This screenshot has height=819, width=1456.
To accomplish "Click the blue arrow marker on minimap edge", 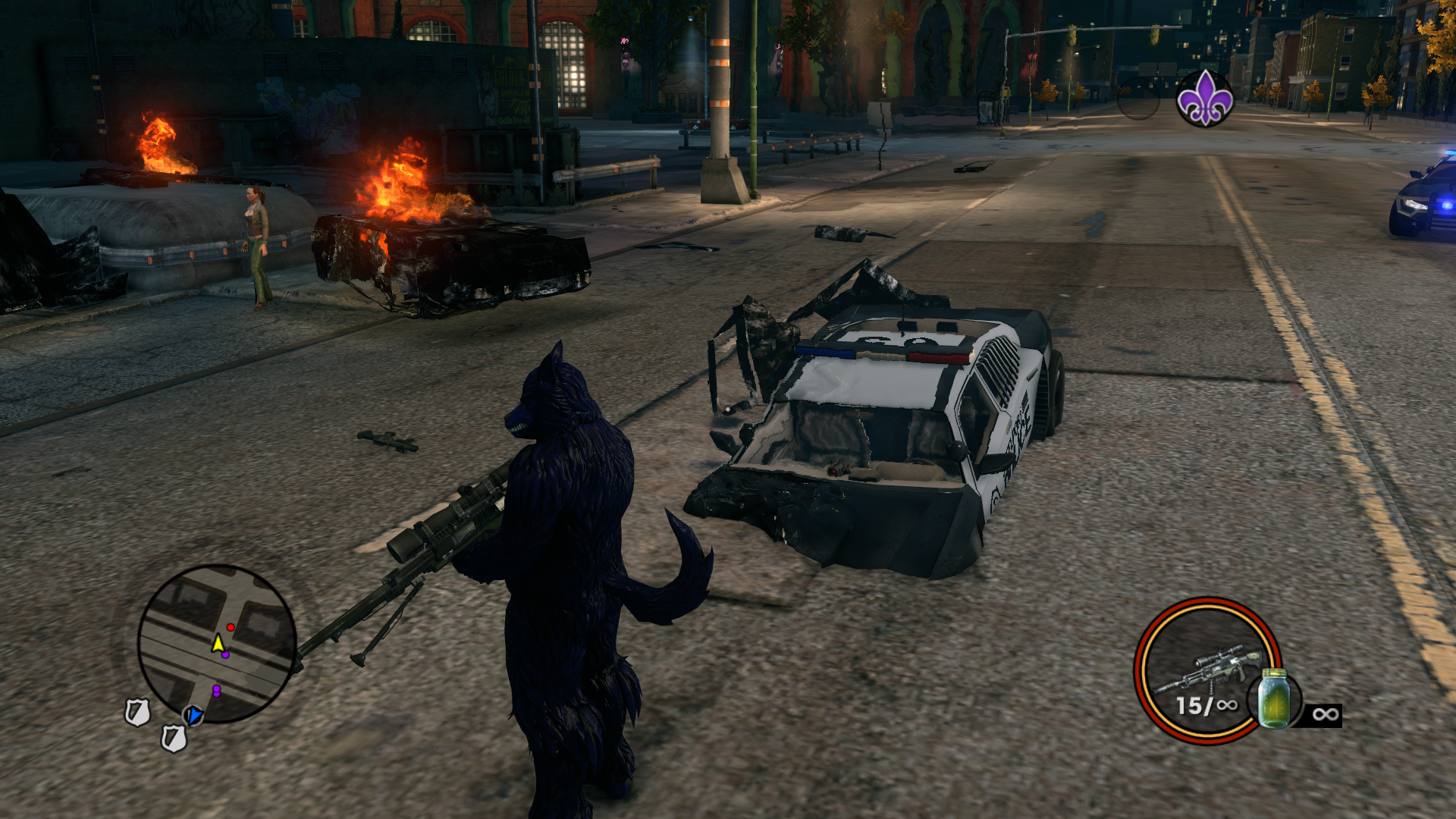I will click(195, 714).
